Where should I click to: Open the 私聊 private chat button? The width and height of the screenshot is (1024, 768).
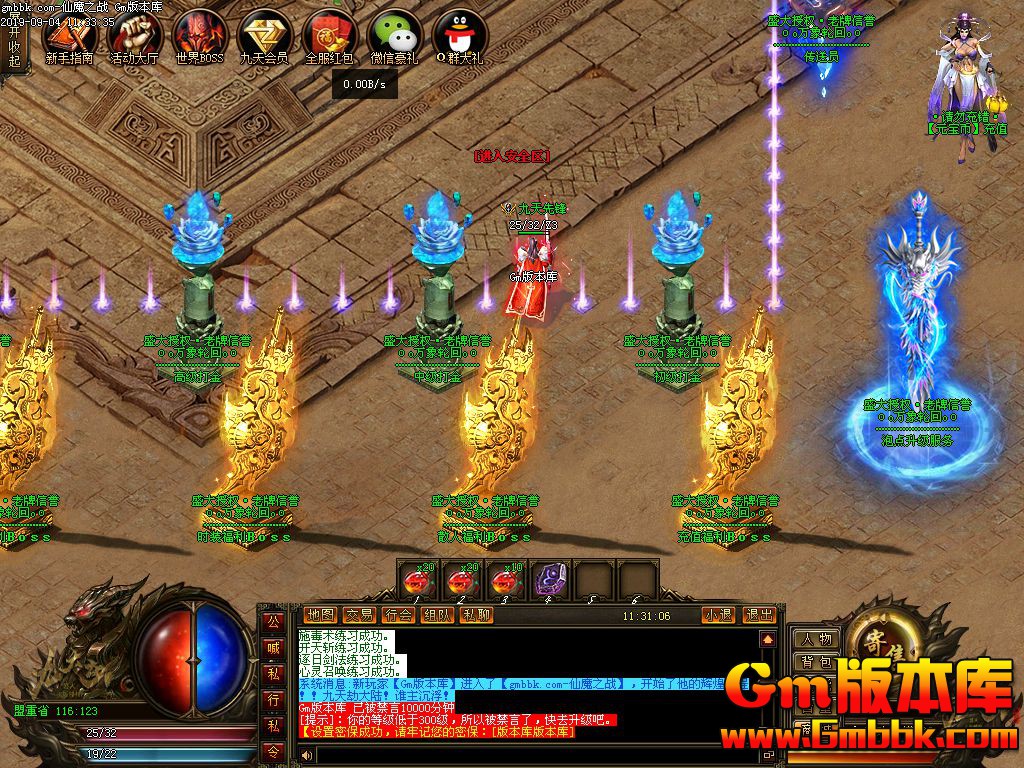coord(475,615)
